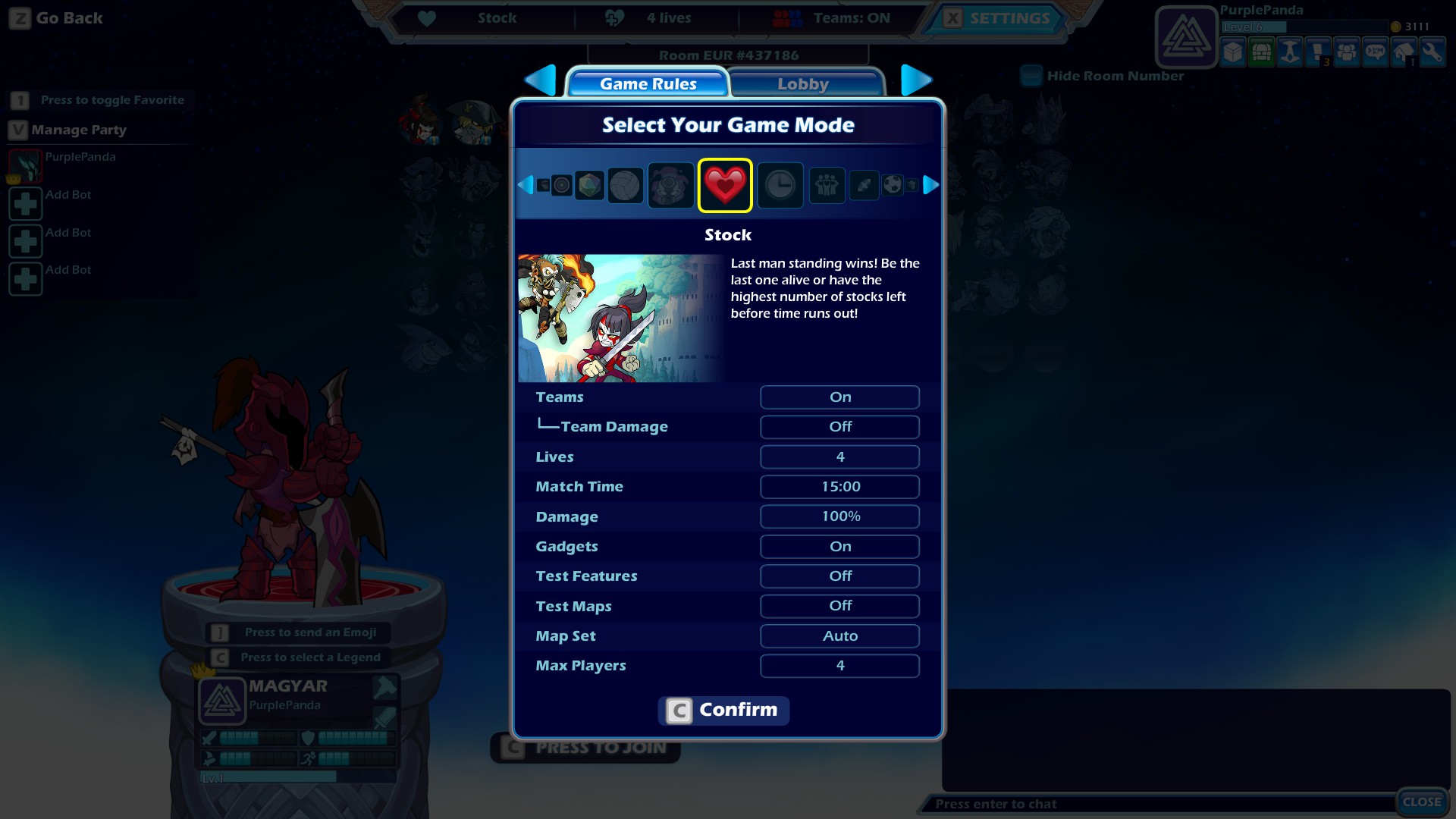Close the chat panel
1456x819 pixels.
coord(1421,802)
